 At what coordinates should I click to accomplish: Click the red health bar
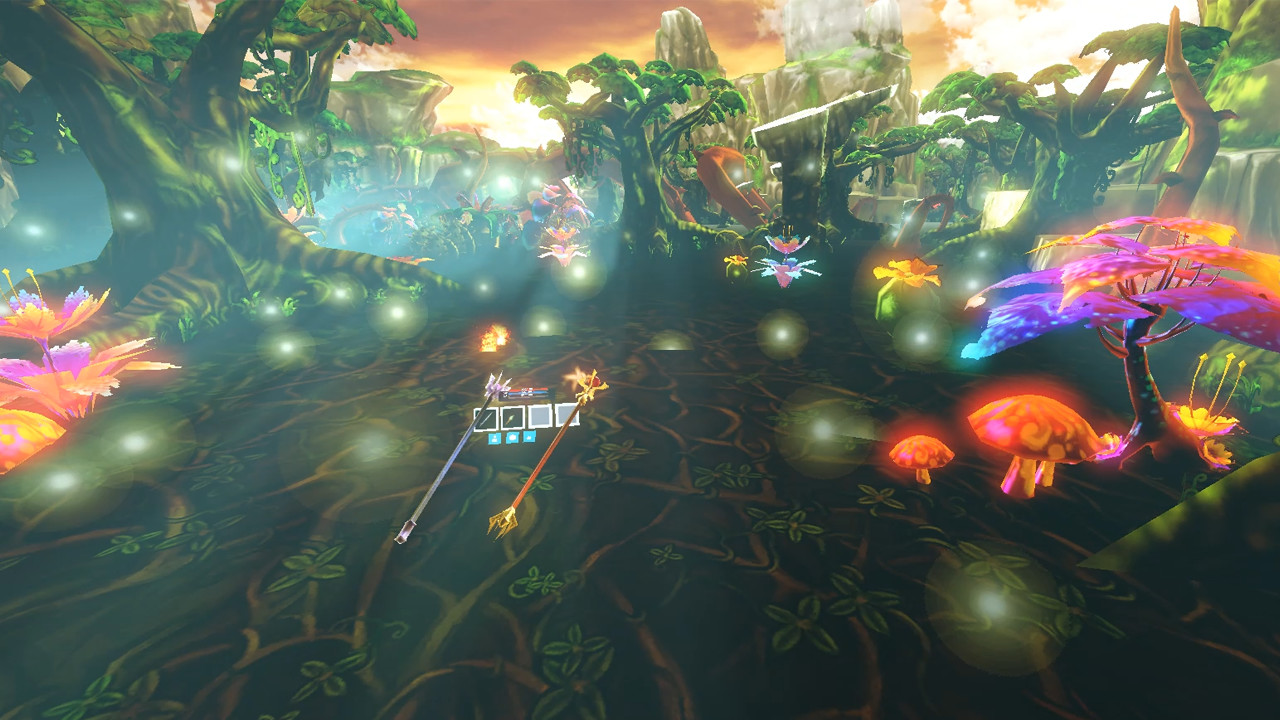coord(527,389)
